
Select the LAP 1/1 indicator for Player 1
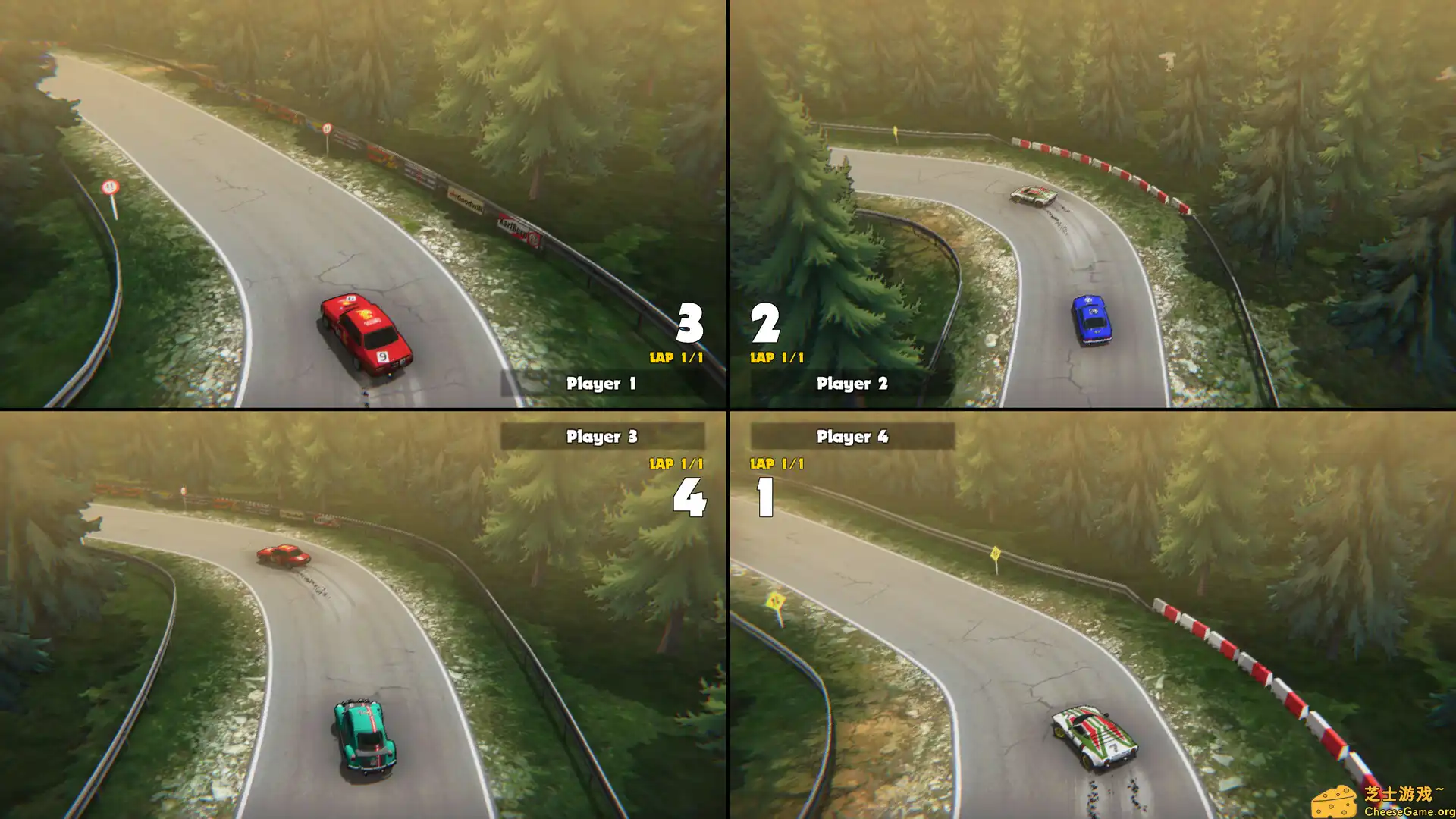(677, 355)
